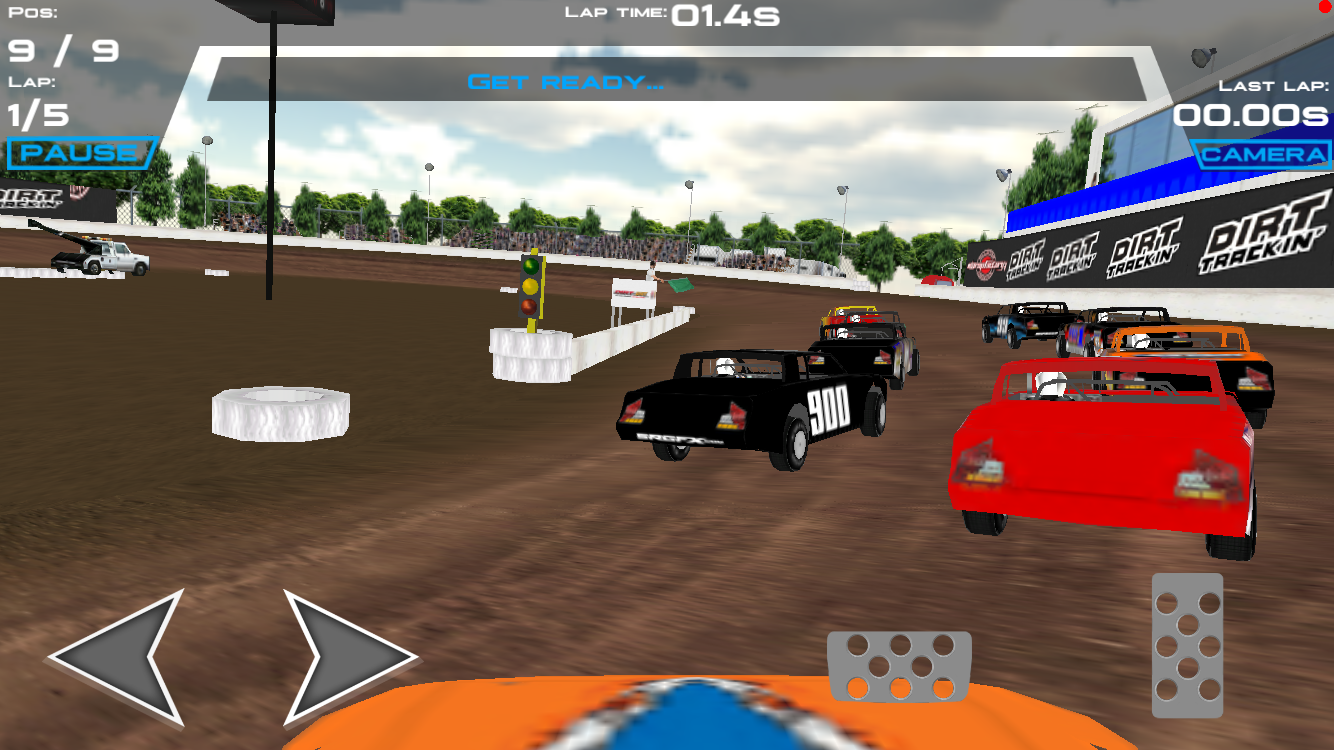Tap the Lap Time display at top
This screenshot has width=1334, height=750.
coord(672,16)
